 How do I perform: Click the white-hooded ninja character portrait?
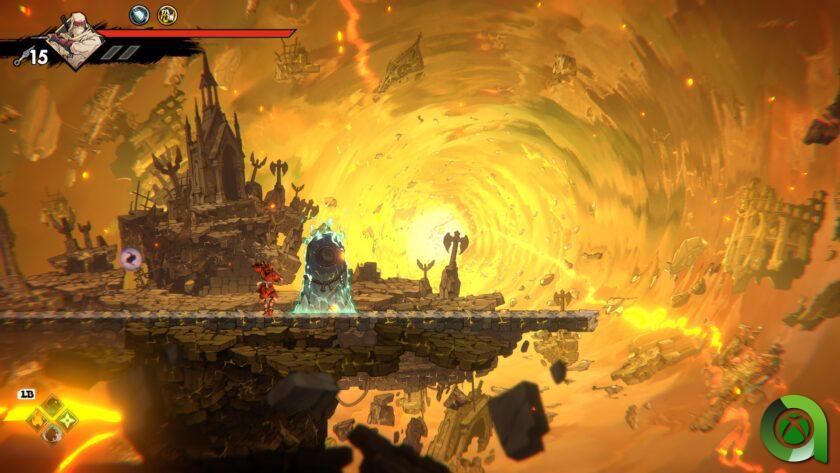(x=75, y=39)
